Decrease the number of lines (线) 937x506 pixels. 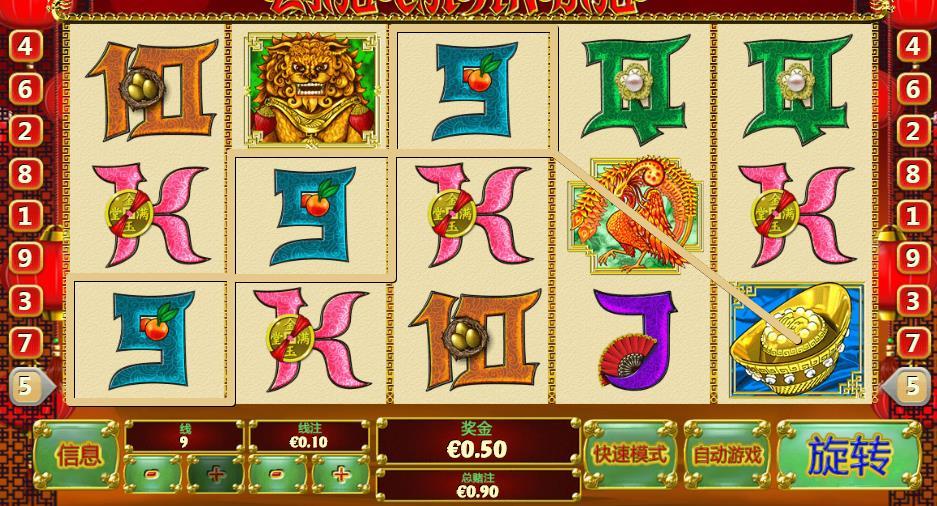click(153, 473)
